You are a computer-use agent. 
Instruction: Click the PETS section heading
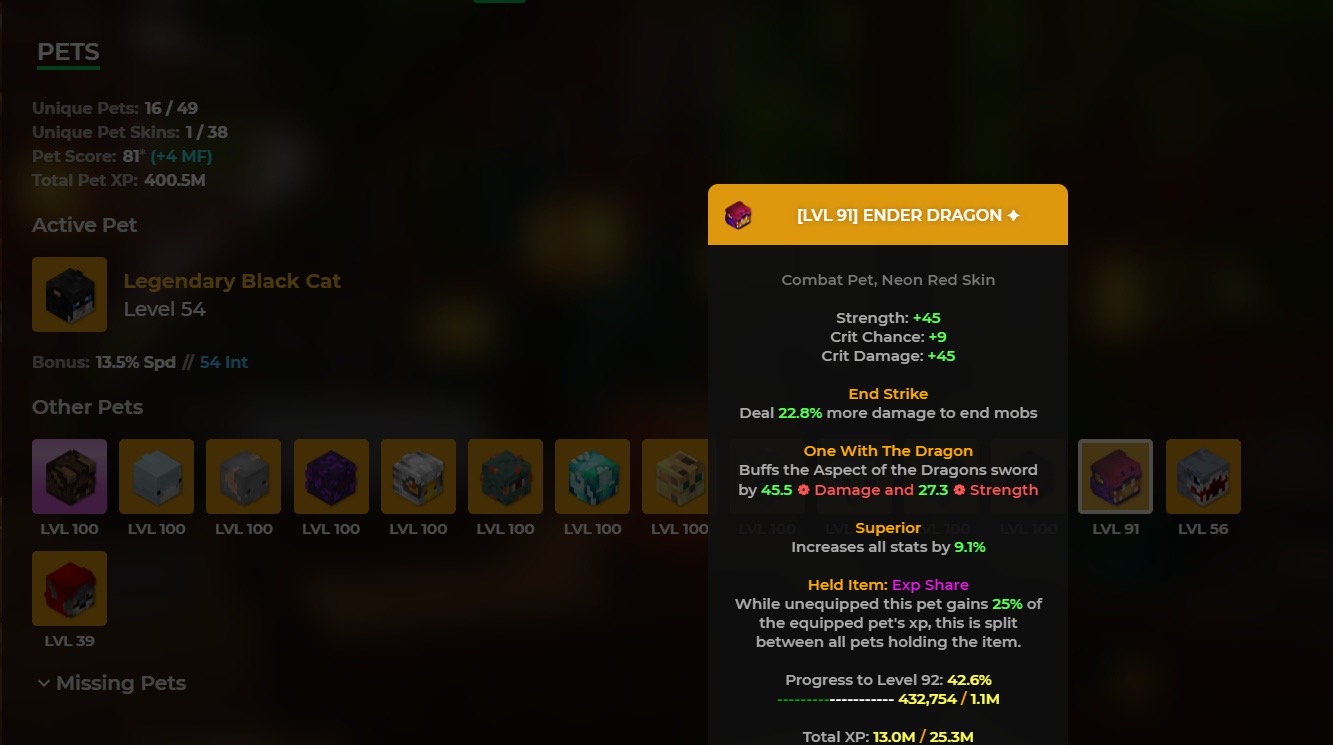67,51
